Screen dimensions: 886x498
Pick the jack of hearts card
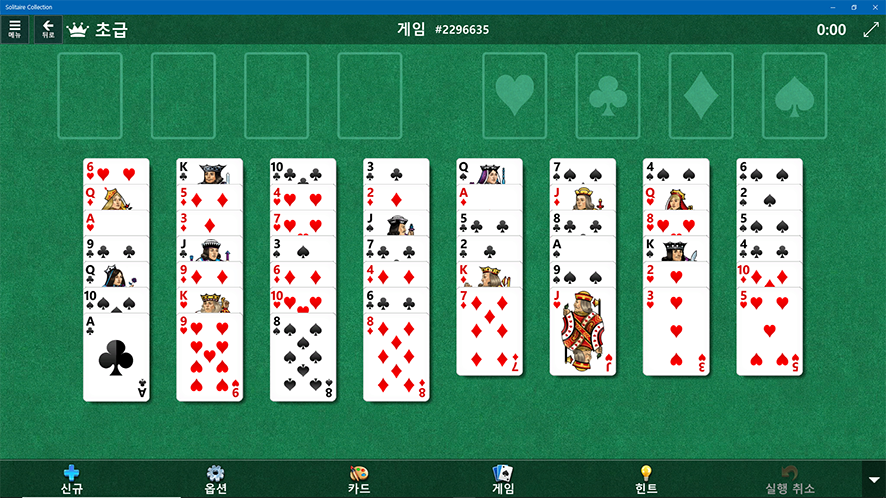583,335
